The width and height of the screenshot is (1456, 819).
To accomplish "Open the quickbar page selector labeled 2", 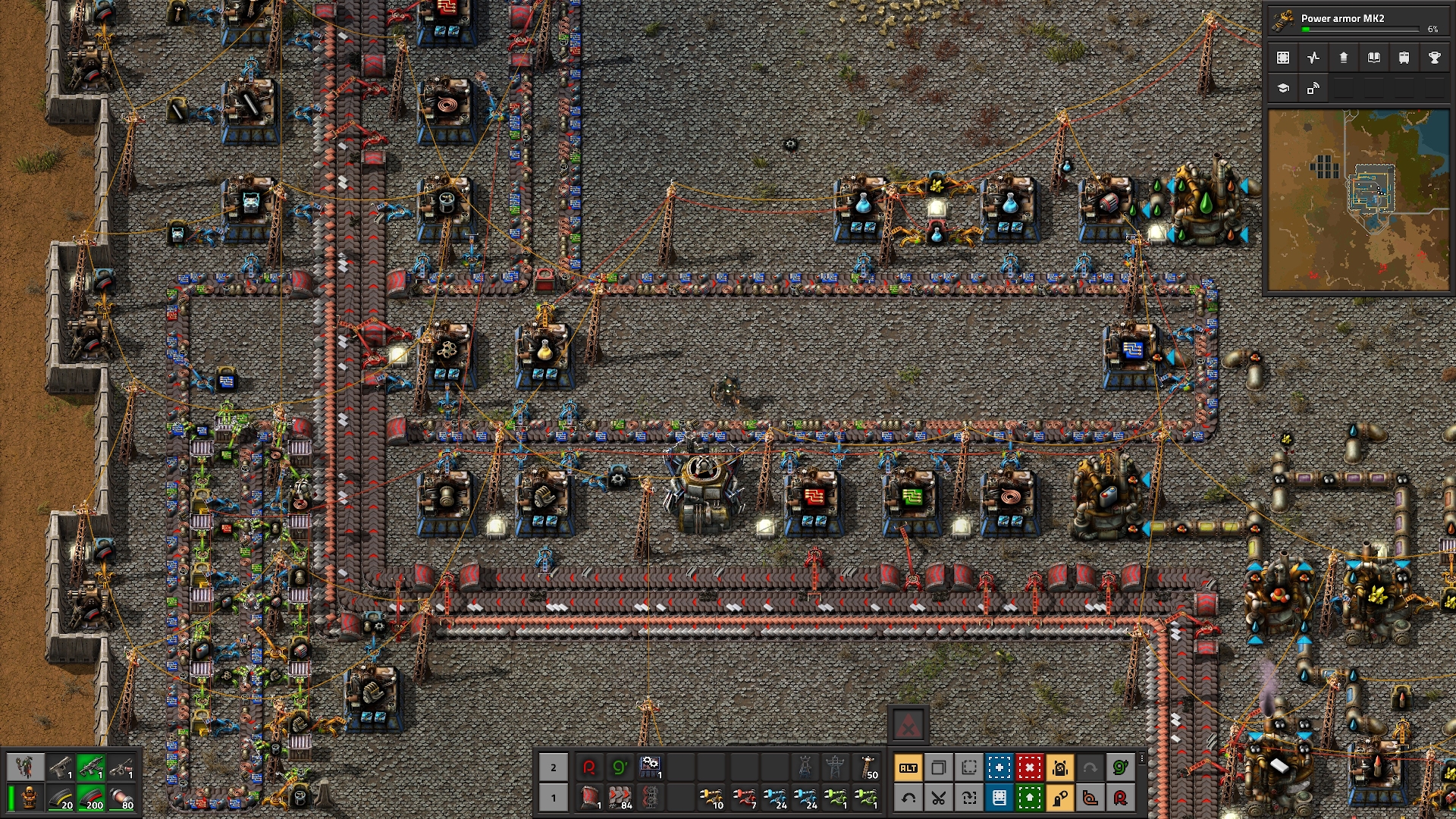I will (x=554, y=767).
